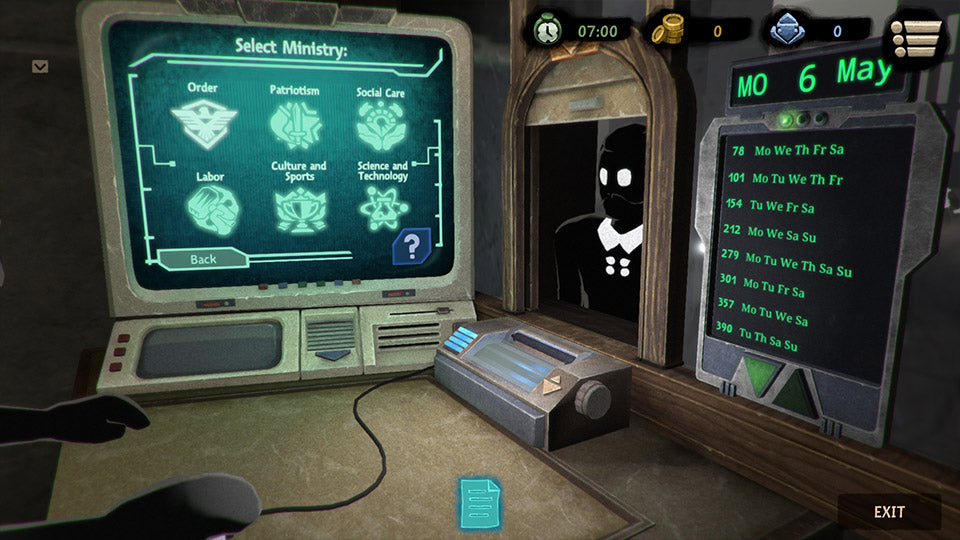Image resolution: width=960 pixels, height=540 pixels.
Task: Click the EXIT button
Action: pos(889,512)
